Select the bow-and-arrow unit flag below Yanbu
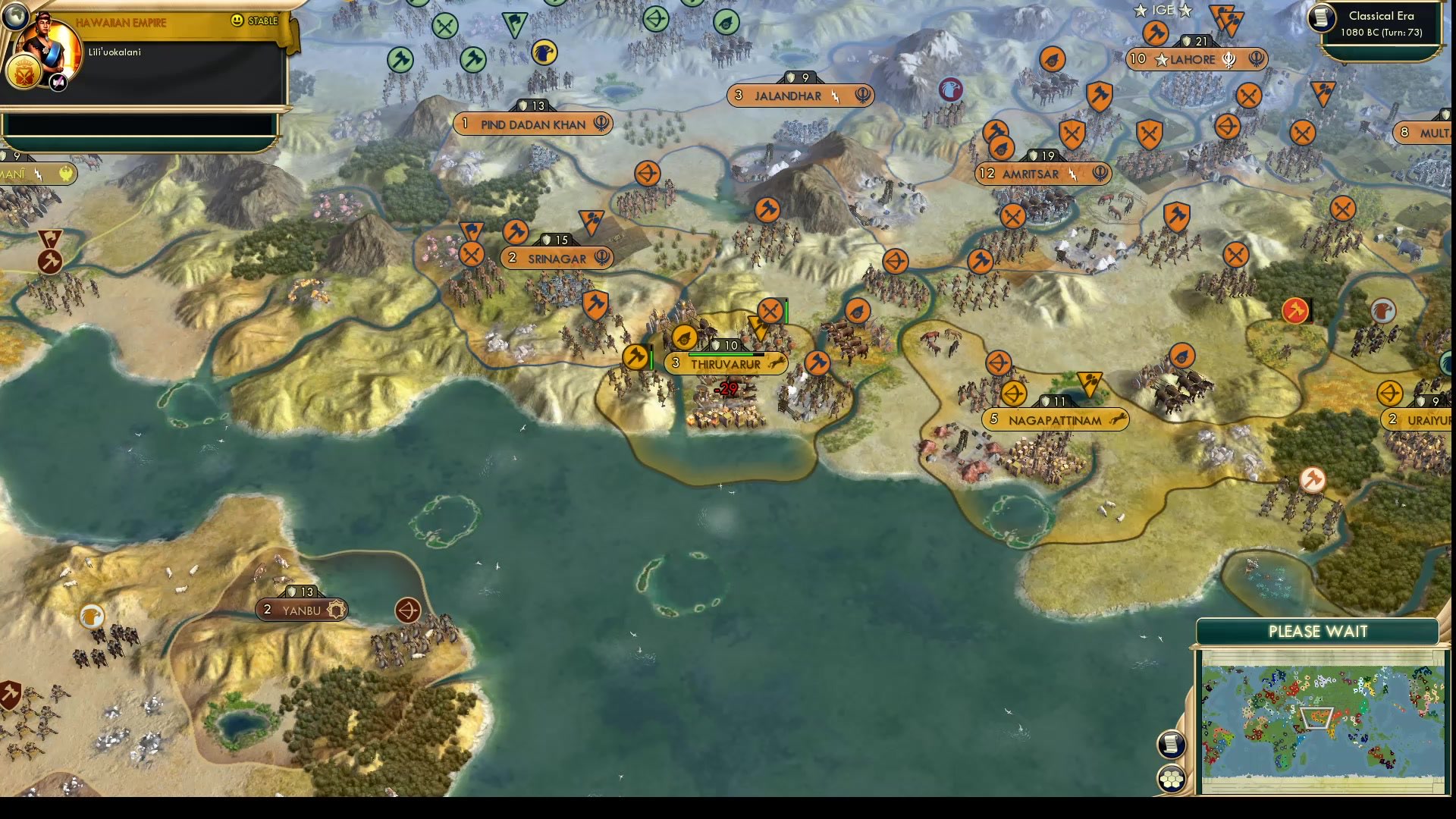Viewport: 1456px width, 819px height. [x=408, y=610]
